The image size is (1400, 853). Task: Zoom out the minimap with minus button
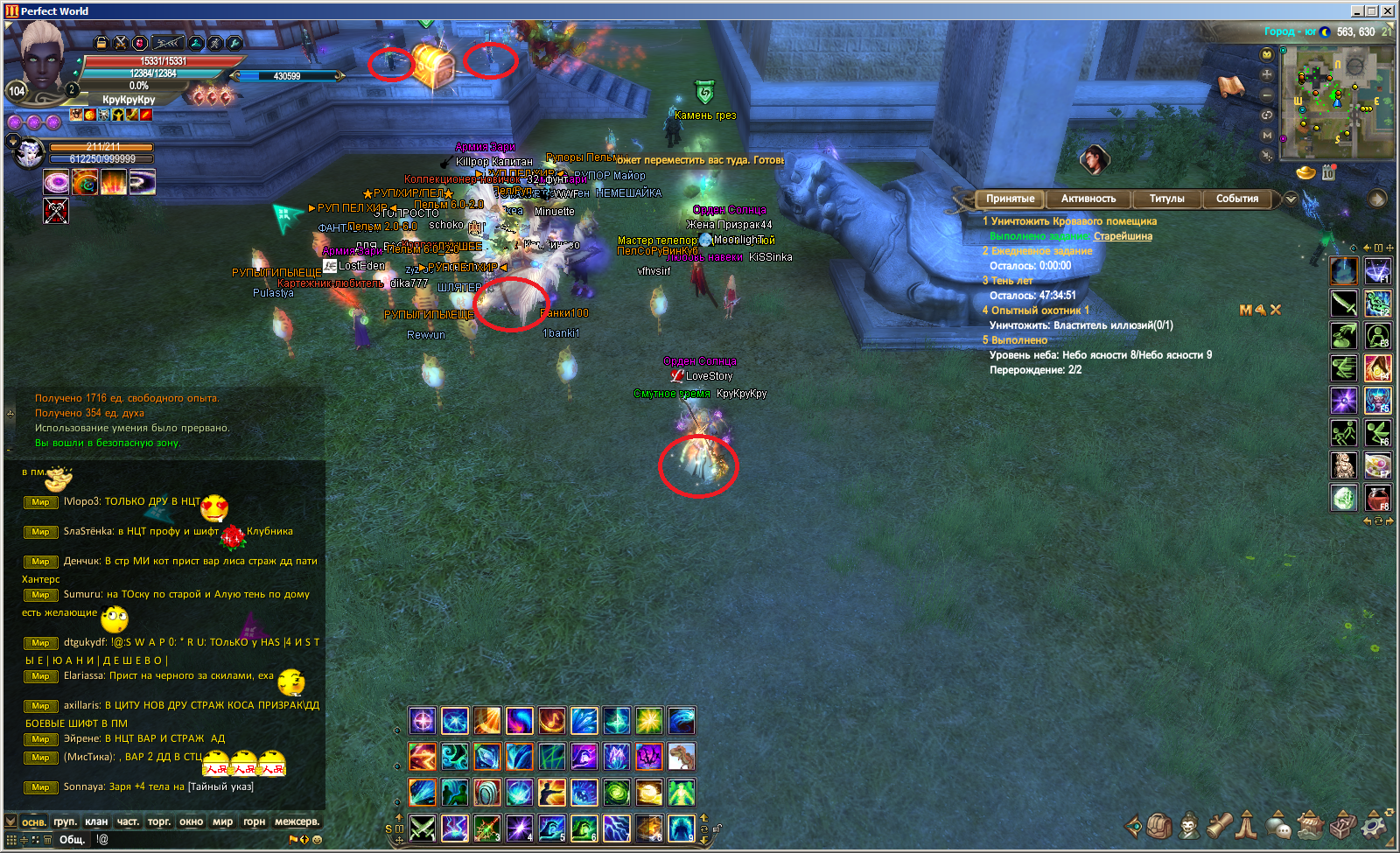[x=1267, y=94]
